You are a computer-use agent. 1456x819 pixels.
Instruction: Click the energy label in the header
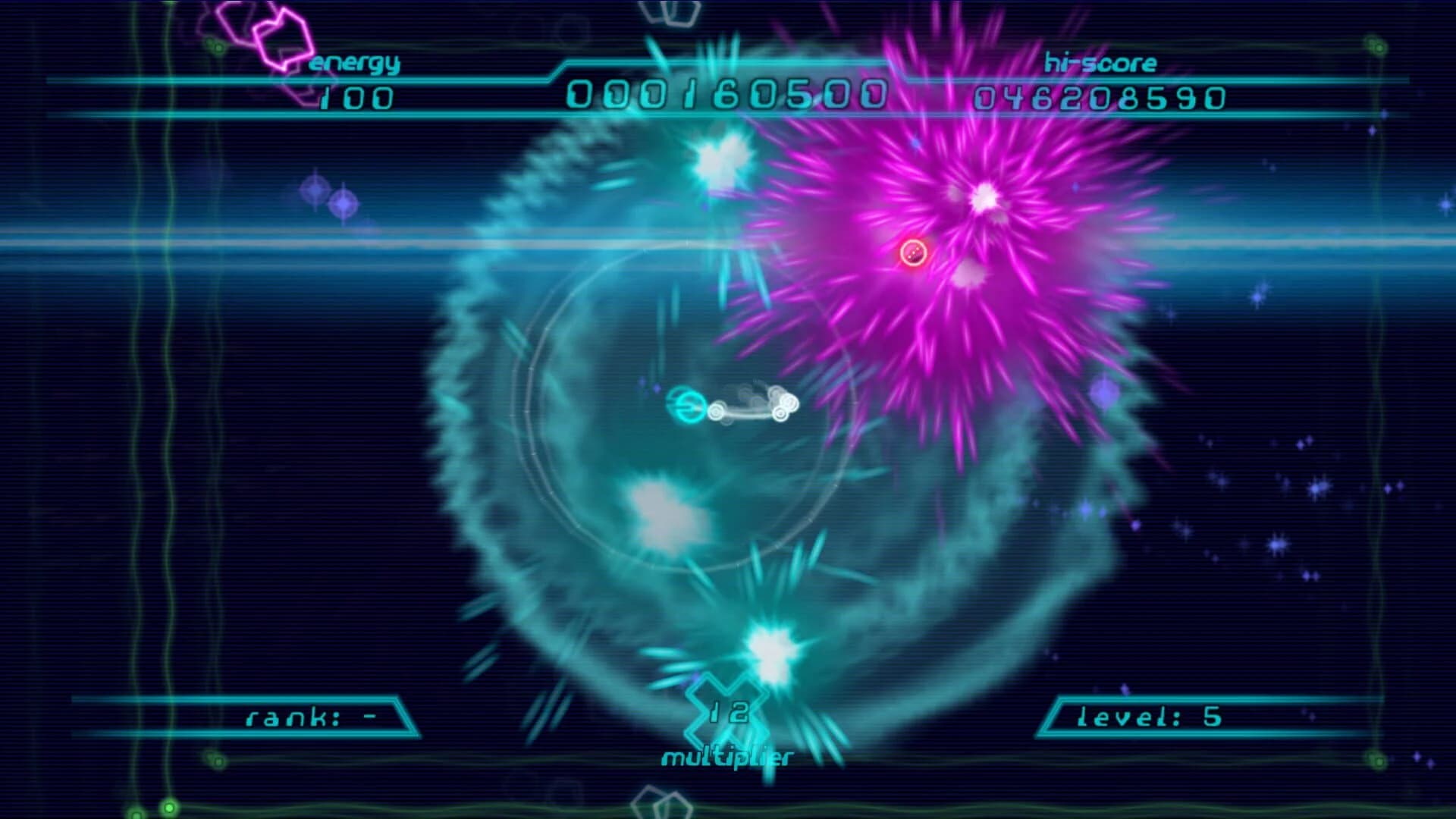[x=355, y=64]
